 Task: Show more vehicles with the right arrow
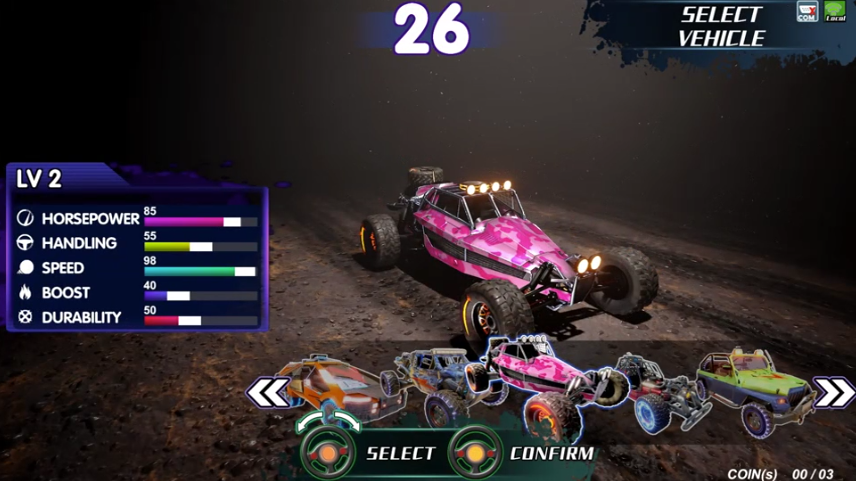click(x=833, y=393)
